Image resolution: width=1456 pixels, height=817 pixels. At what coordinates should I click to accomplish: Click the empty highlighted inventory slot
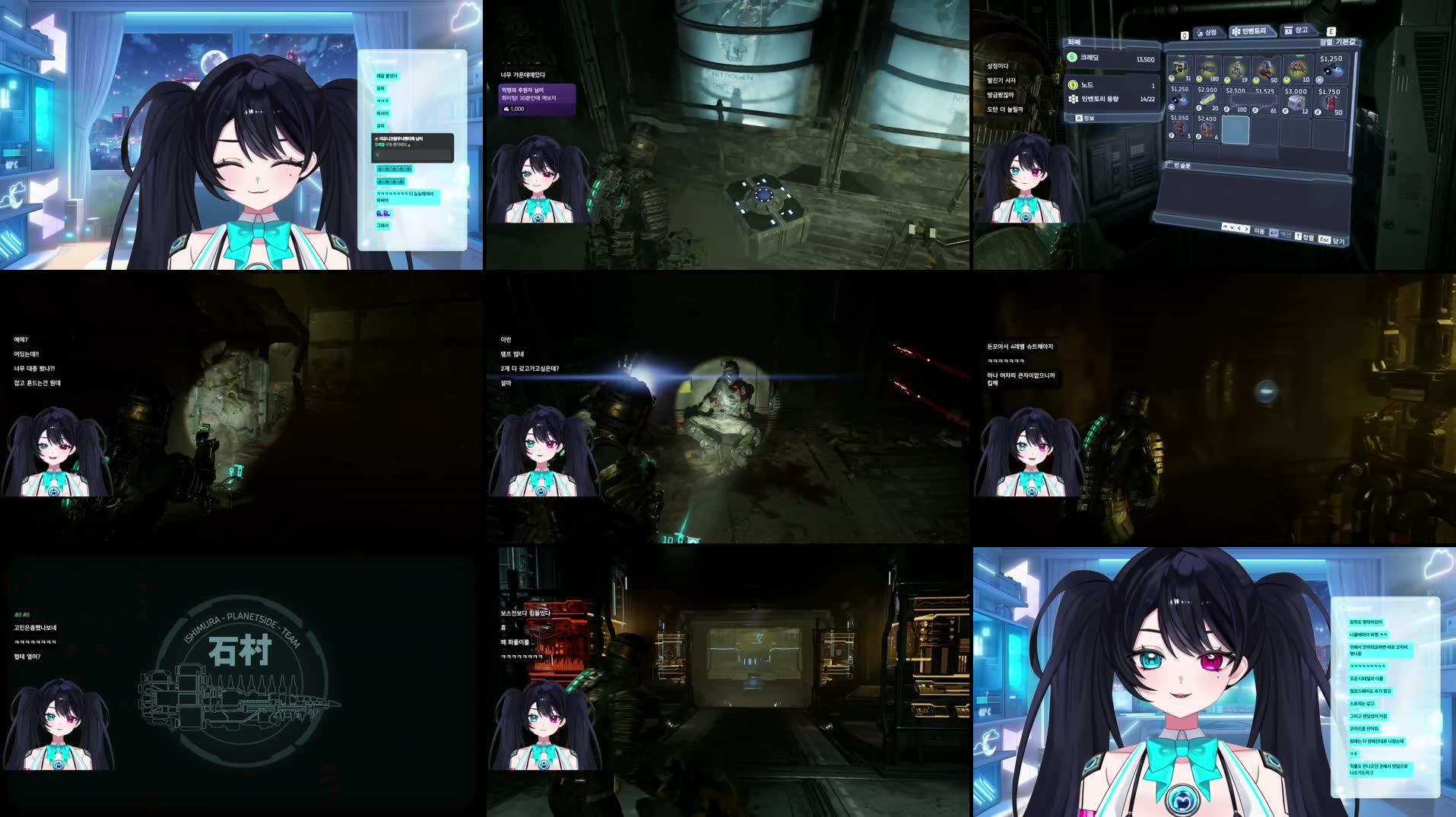coord(1236,131)
